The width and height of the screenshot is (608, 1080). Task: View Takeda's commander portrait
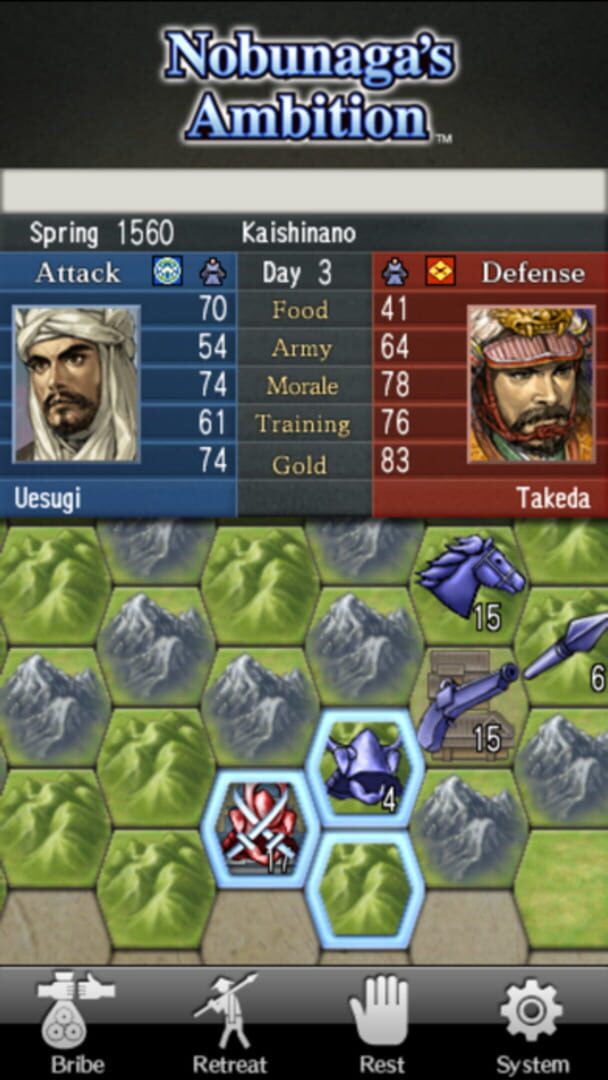tap(531, 383)
